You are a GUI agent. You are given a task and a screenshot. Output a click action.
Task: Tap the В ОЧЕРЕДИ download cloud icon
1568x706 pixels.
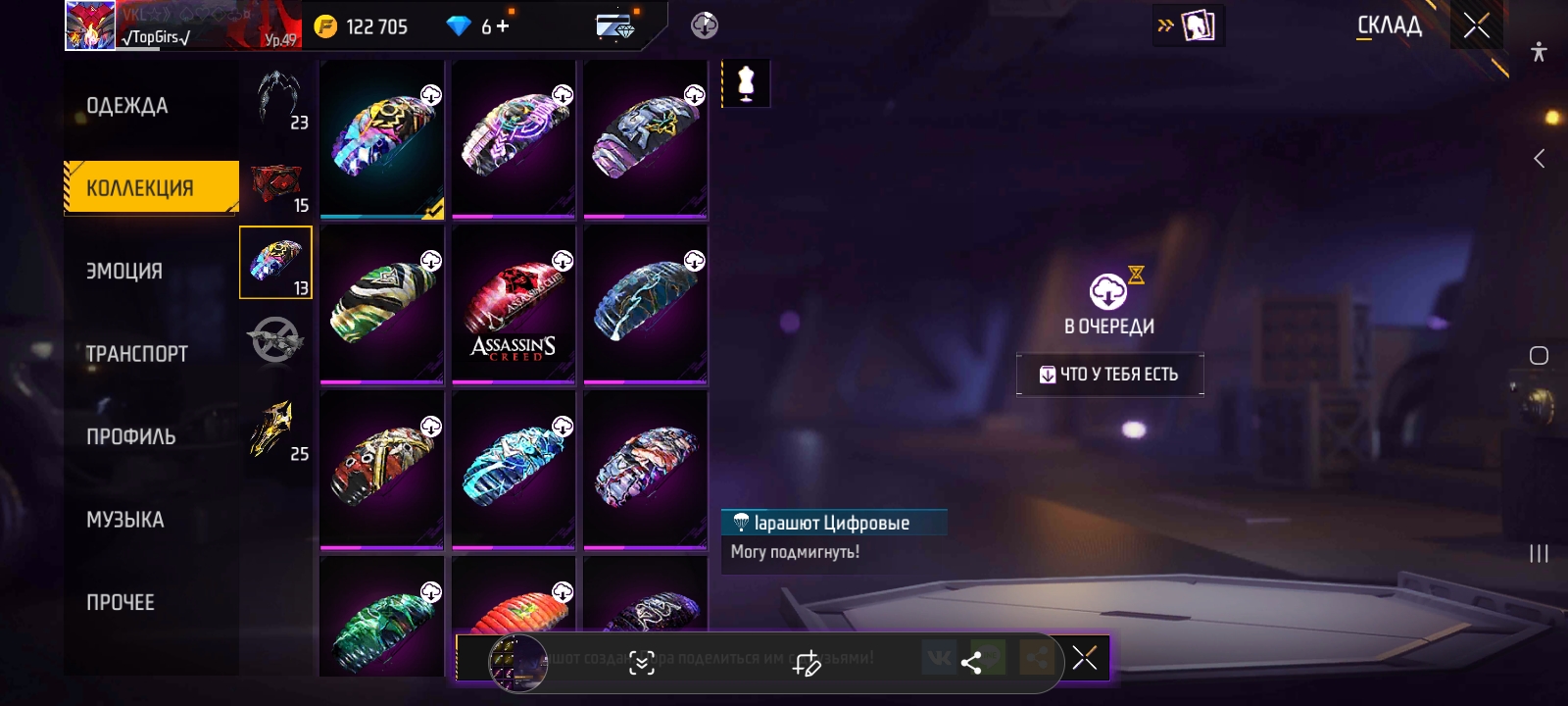1108,292
